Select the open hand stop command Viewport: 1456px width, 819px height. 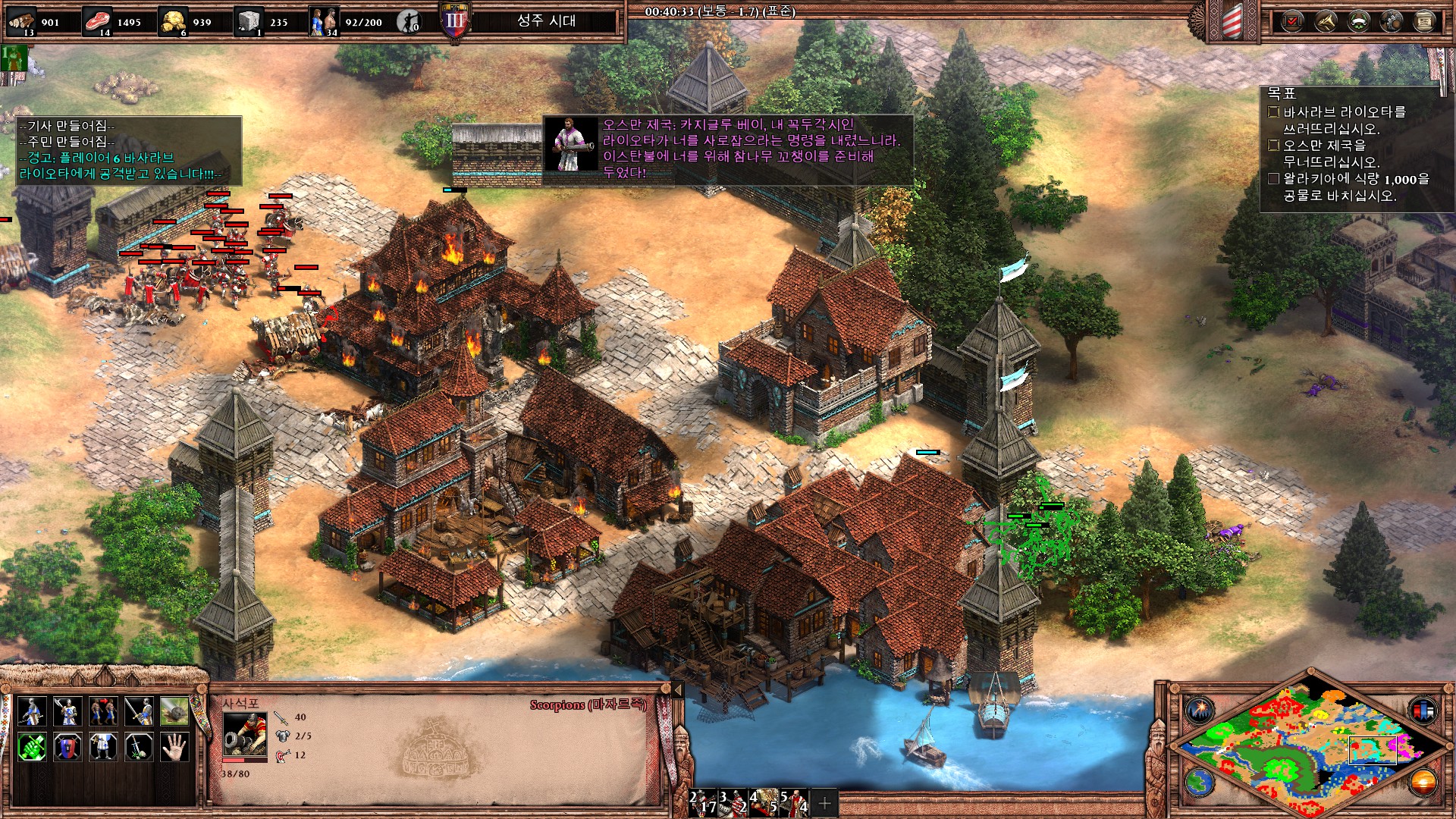[174, 748]
